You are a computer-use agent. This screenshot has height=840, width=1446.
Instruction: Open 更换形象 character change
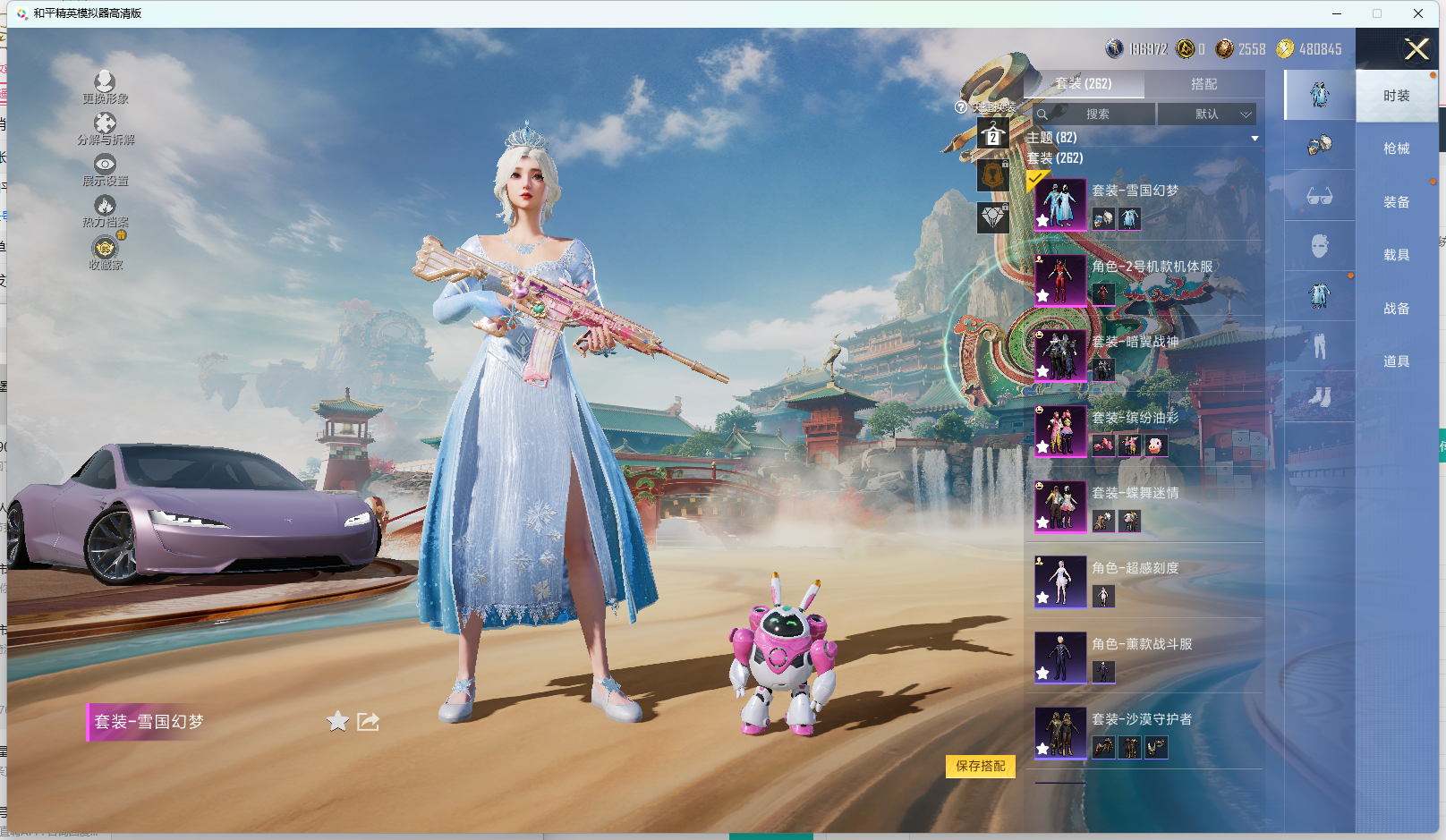point(105,88)
